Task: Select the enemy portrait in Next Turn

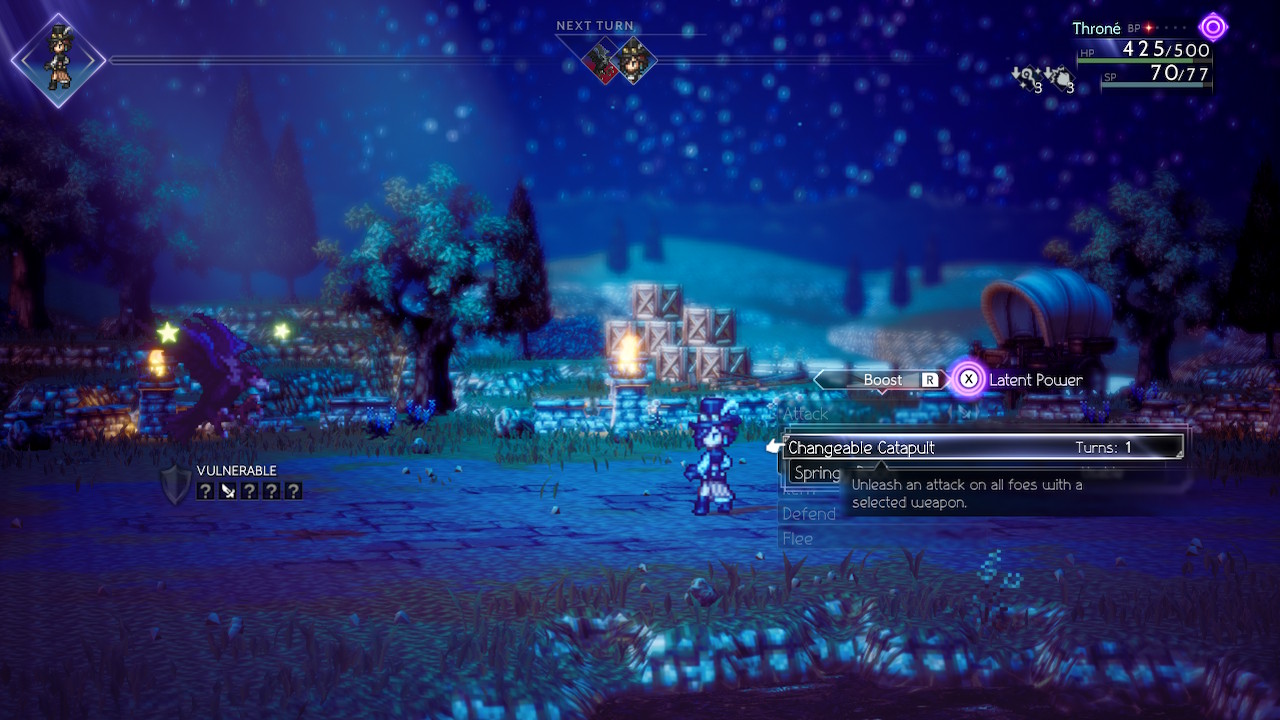Action: pos(603,60)
